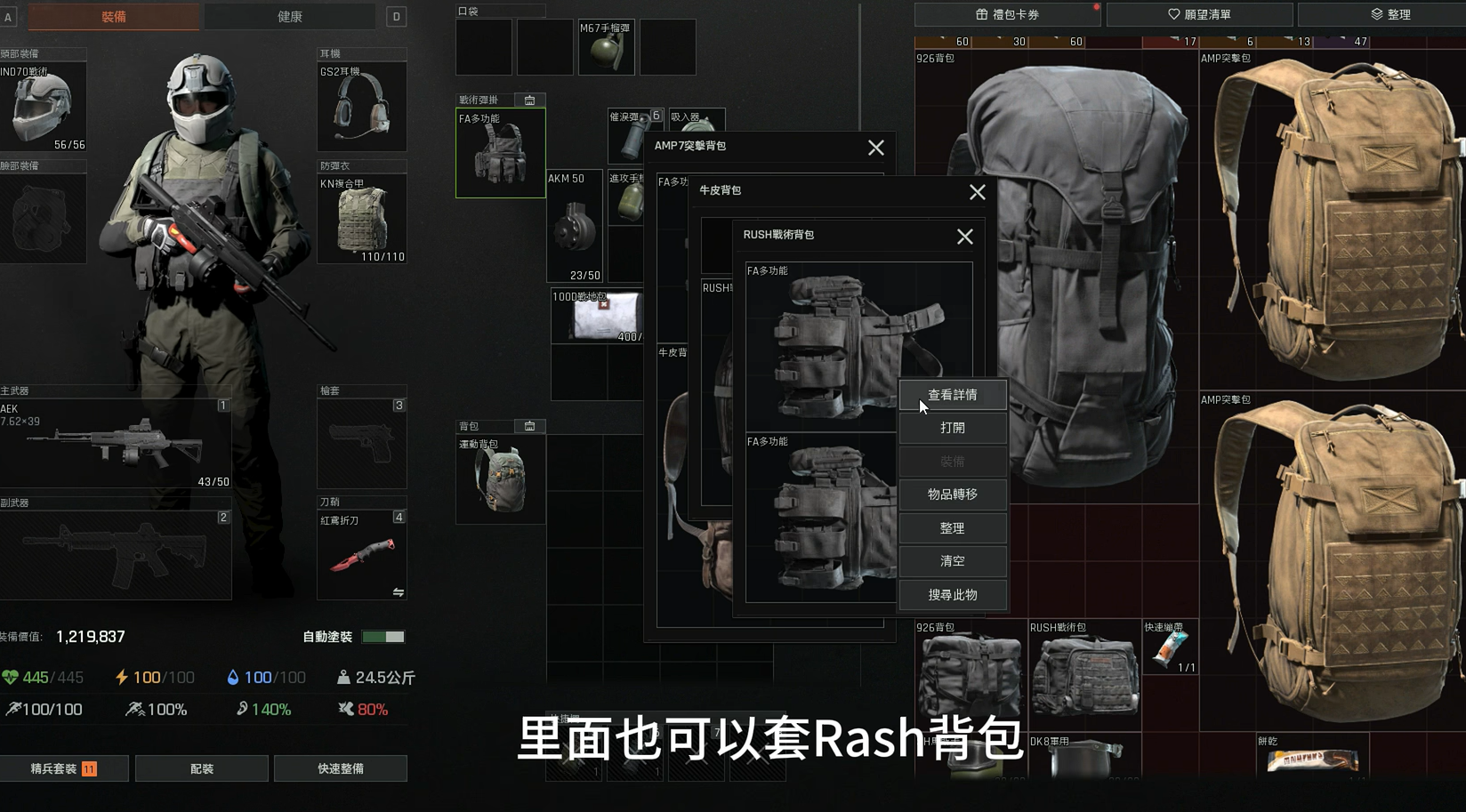Click the clear icon beside 戰術彈掛
The image size is (1466, 812).
(x=529, y=100)
